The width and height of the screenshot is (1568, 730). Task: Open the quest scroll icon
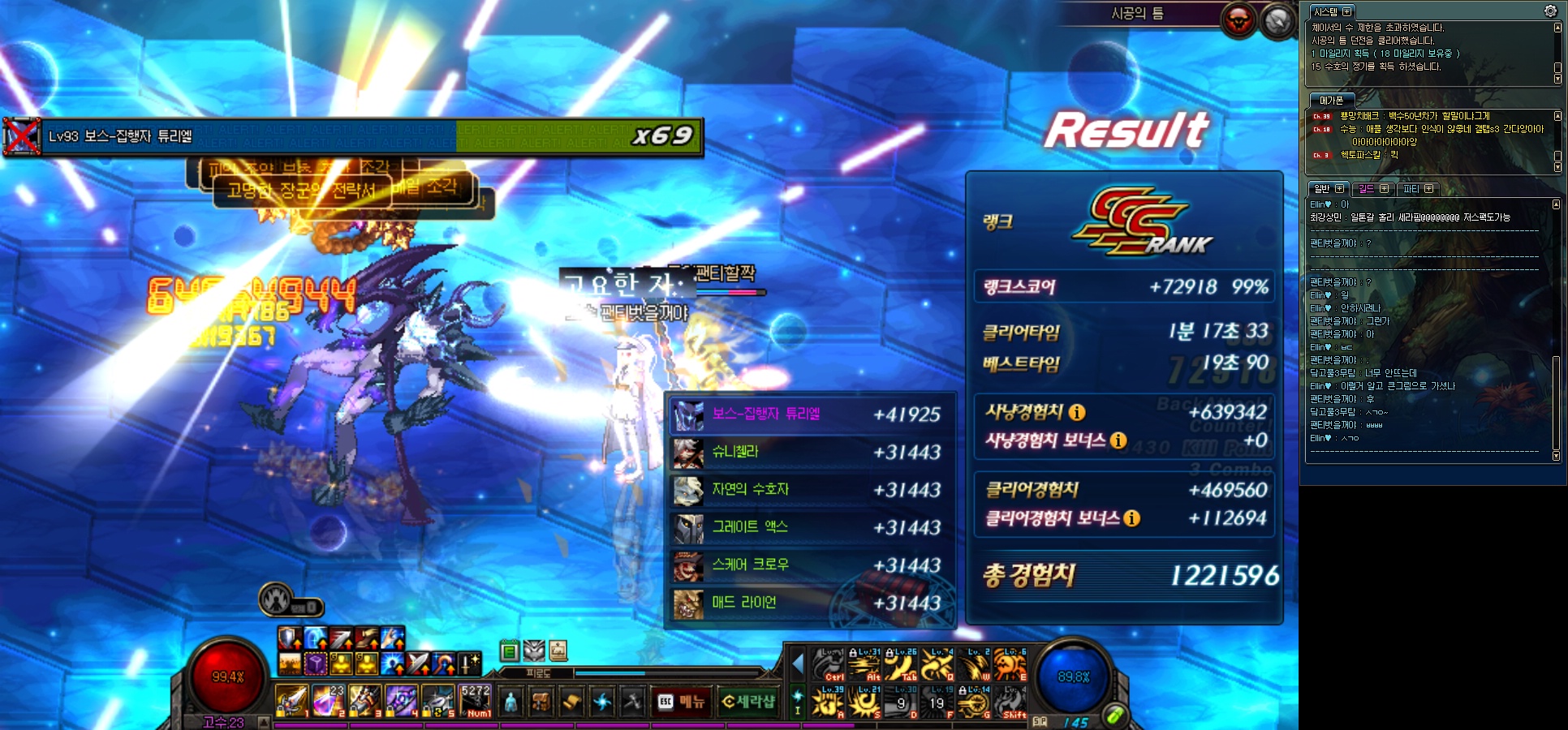click(571, 702)
